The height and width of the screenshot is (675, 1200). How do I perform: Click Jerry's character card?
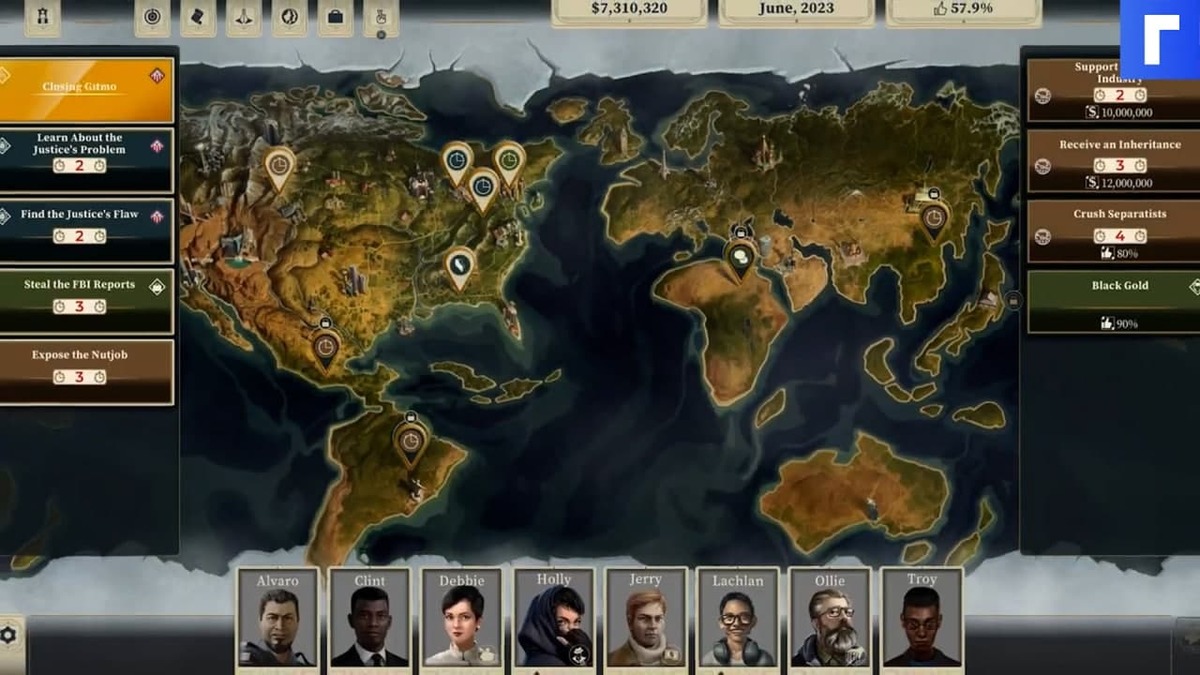(646, 619)
